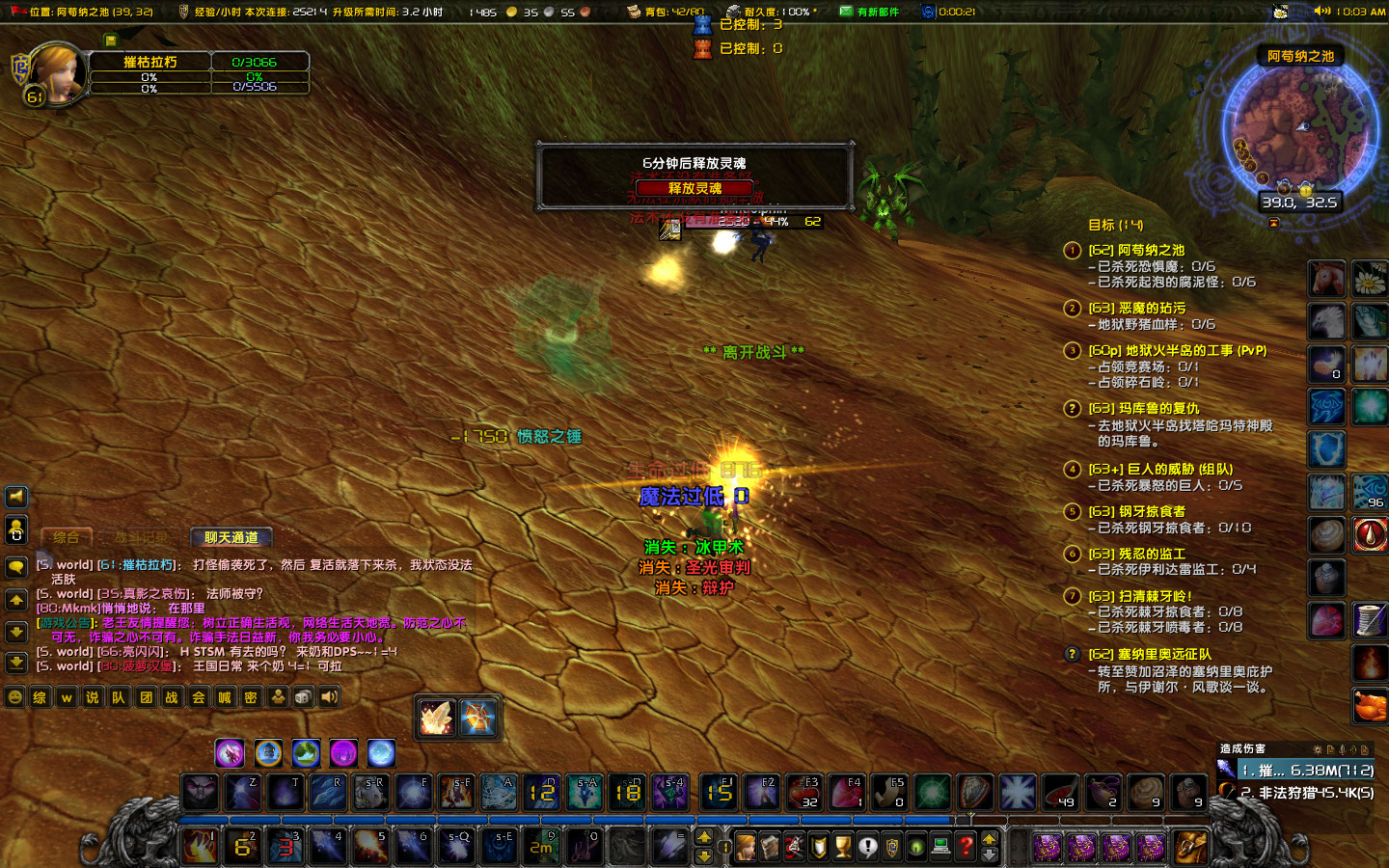
Task: Click the gryphon icon in the side panel
Action: [x=1326, y=322]
